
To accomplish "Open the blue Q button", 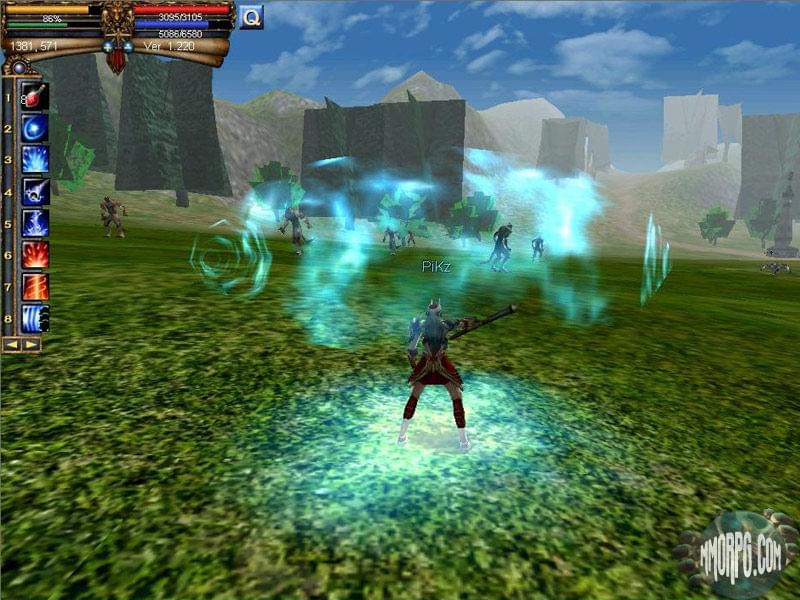I will (x=251, y=16).
